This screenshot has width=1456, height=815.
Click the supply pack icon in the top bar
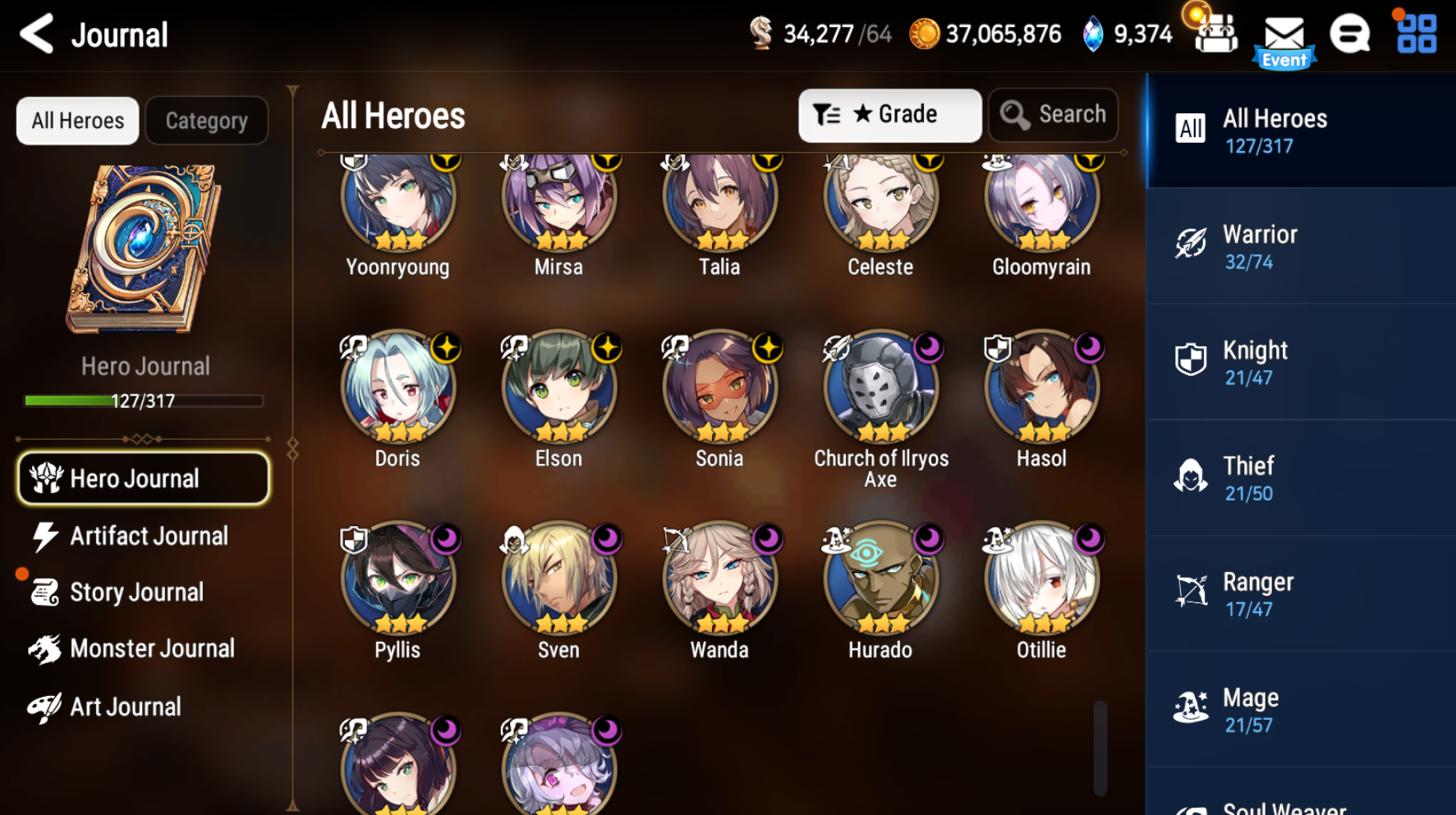click(1215, 33)
